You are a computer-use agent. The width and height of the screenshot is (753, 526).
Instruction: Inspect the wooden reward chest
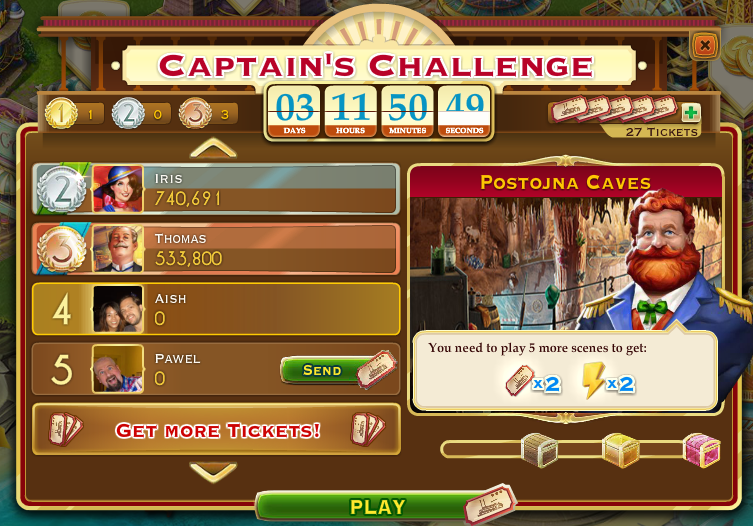539,449
